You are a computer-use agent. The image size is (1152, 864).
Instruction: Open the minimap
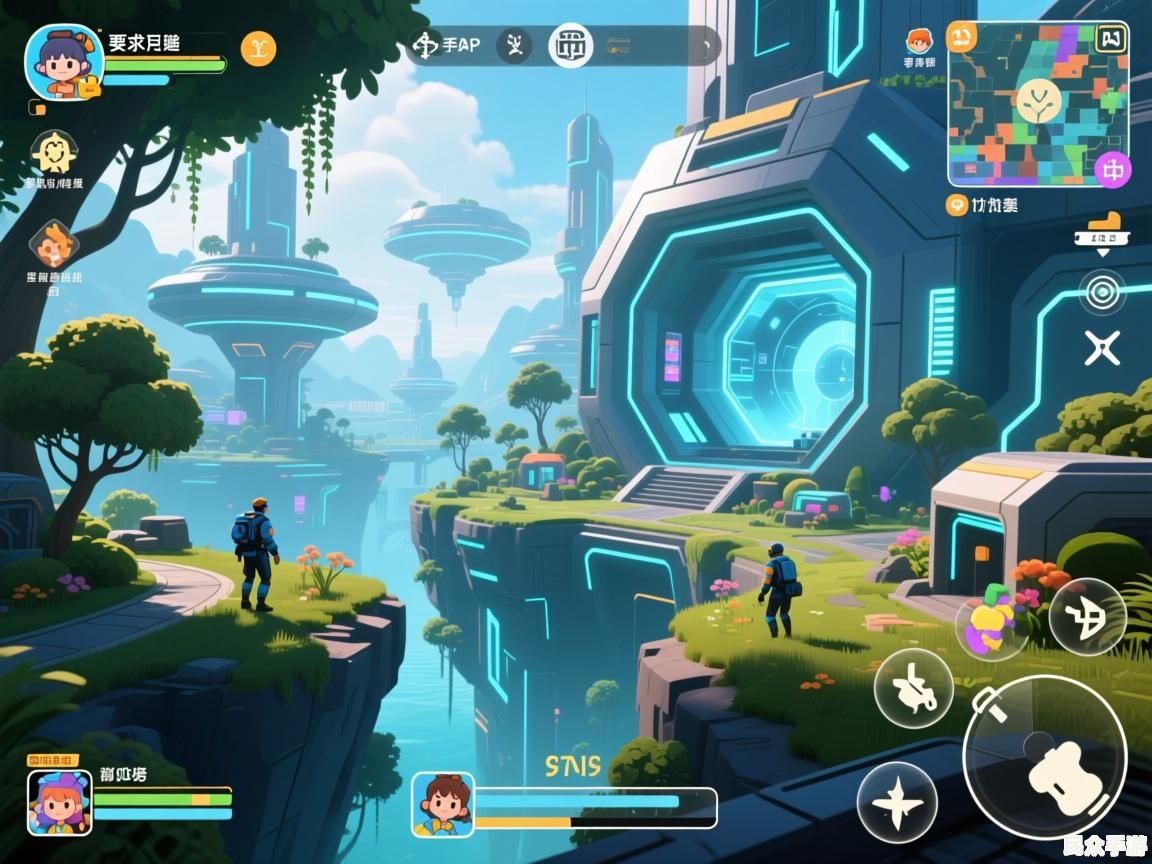click(x=1036, y=105)
